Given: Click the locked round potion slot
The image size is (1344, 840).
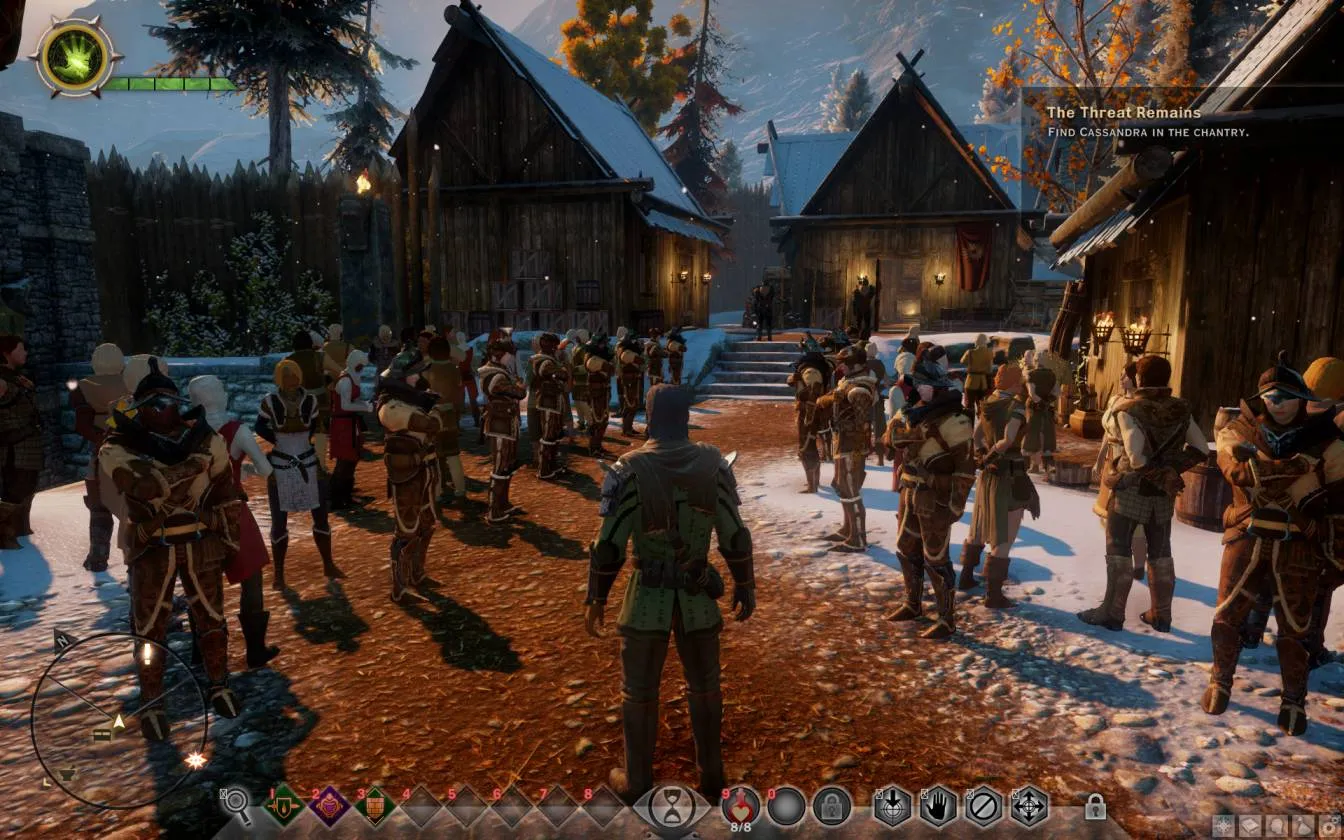Looking at the screenshot, I should [x=831, y=805].
